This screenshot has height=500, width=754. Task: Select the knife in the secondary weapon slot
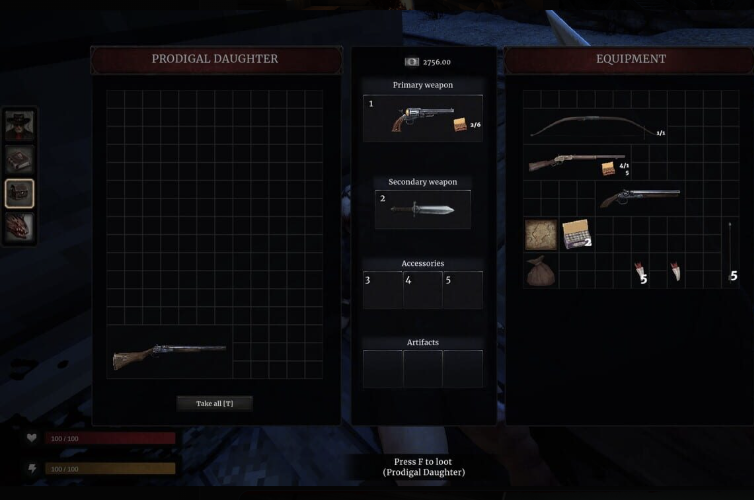coord(422,209)
